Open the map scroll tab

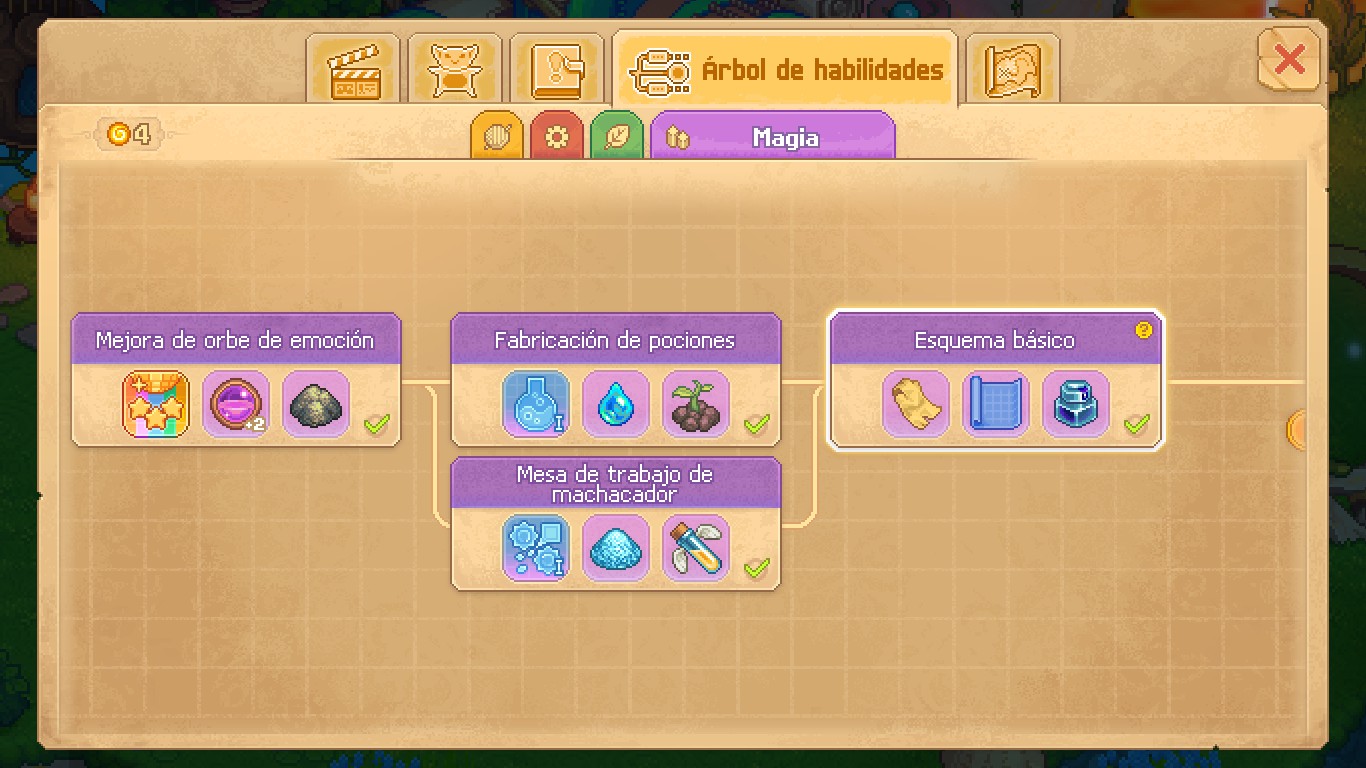1012,69
